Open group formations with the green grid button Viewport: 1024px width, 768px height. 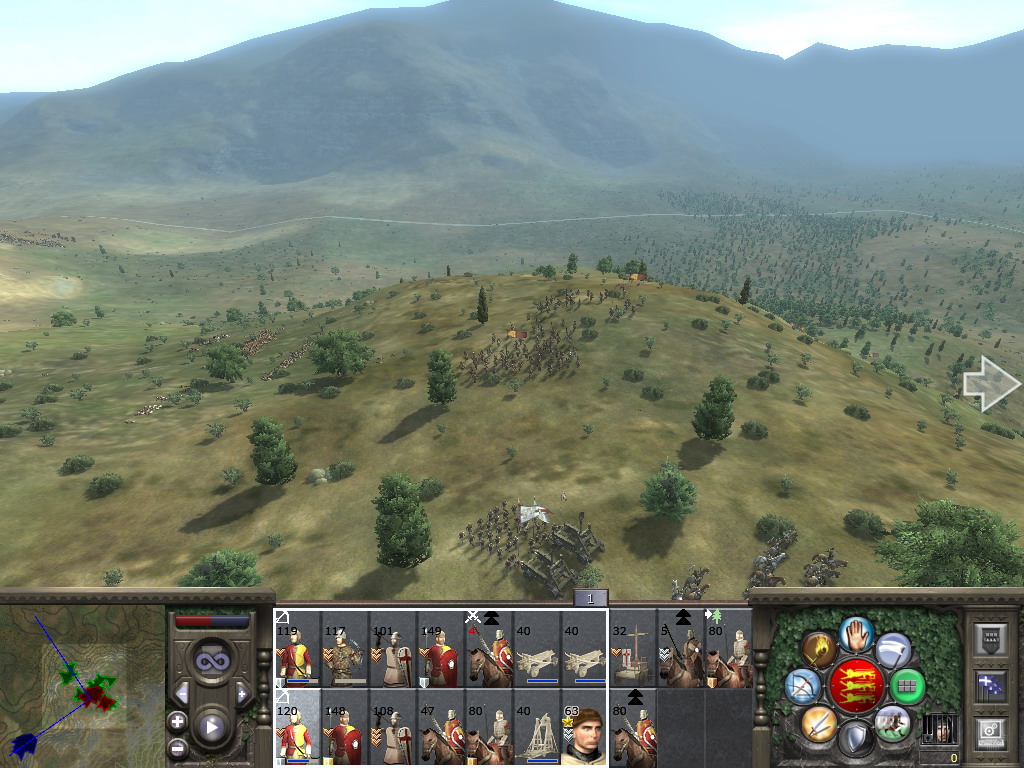(x=907, y=686)
